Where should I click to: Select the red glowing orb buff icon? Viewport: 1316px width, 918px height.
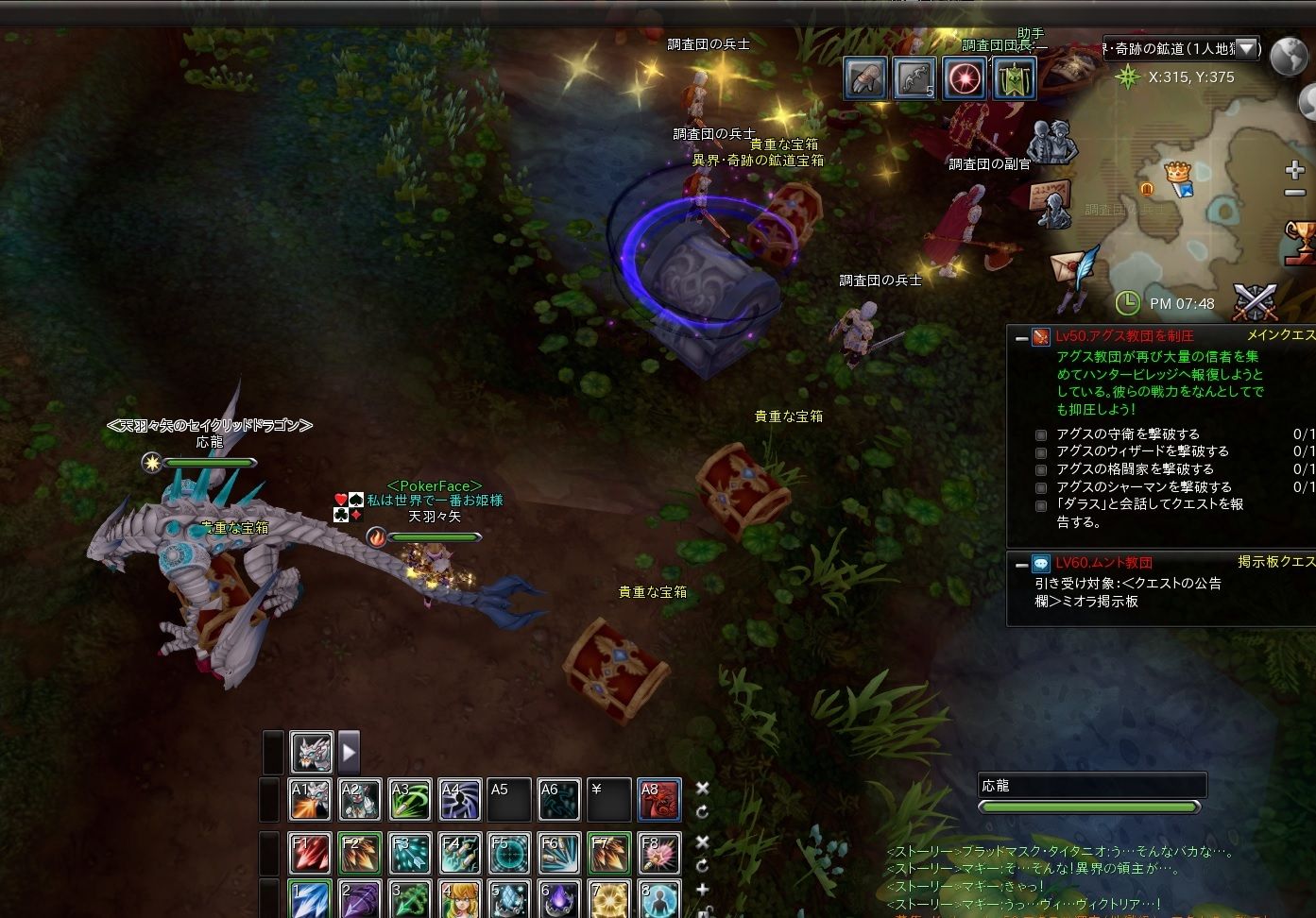[965, 78]
